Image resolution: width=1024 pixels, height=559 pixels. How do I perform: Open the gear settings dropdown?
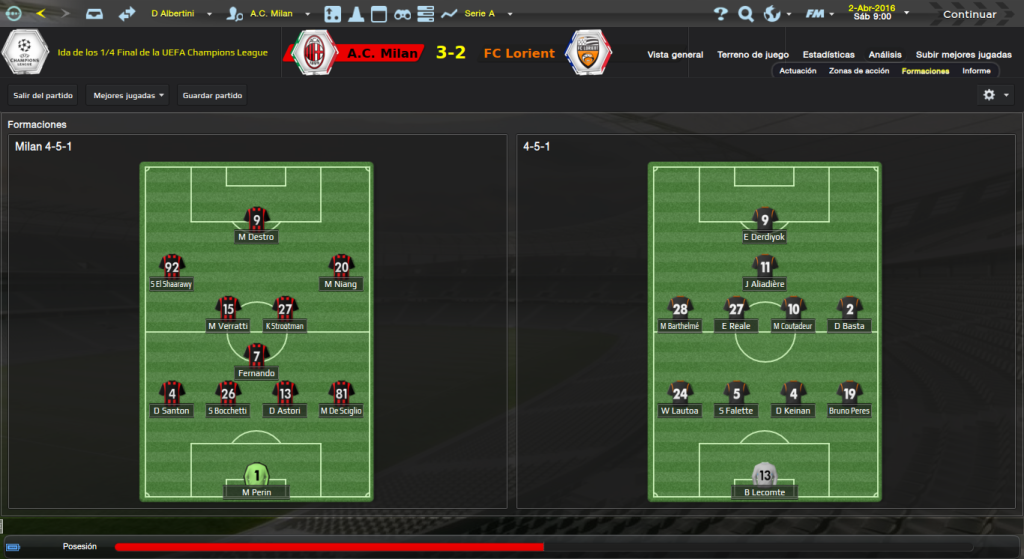click(x=995, y=95)
